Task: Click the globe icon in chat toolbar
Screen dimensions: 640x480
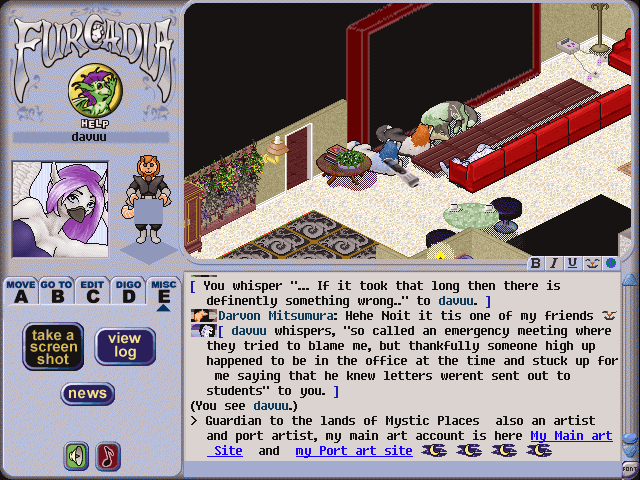Action: pyautogui.click(x=609, y=264)
